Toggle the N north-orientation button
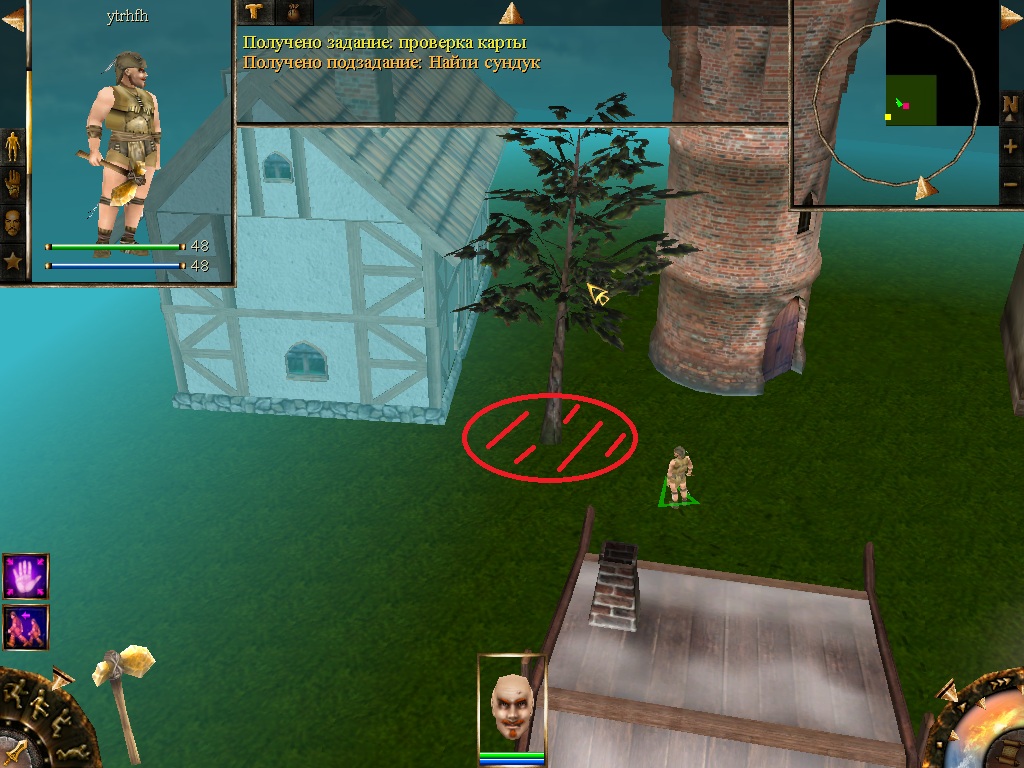This screenshot has height=768, width=1024. coord(1011,106)
